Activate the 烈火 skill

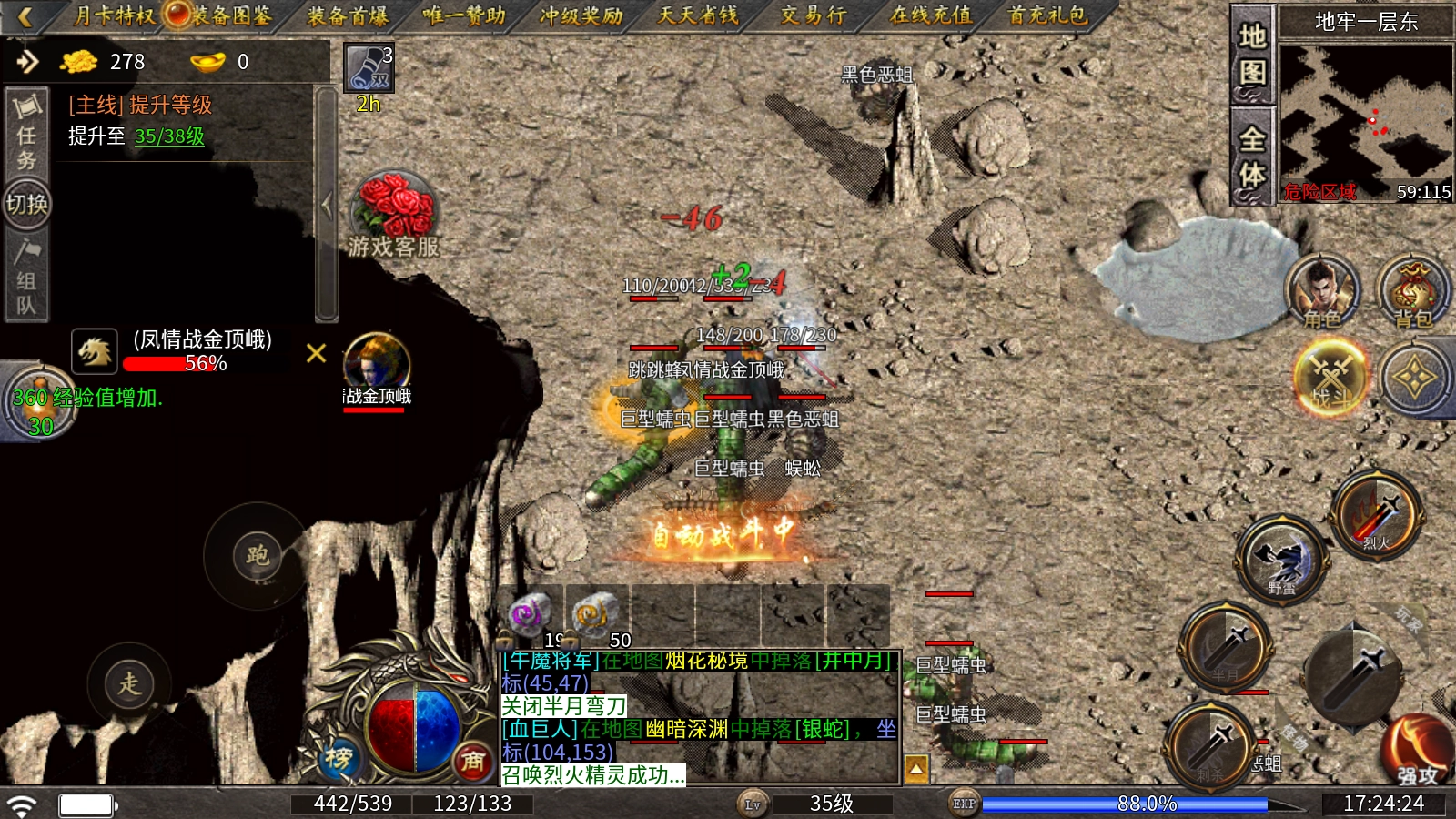1376,517
